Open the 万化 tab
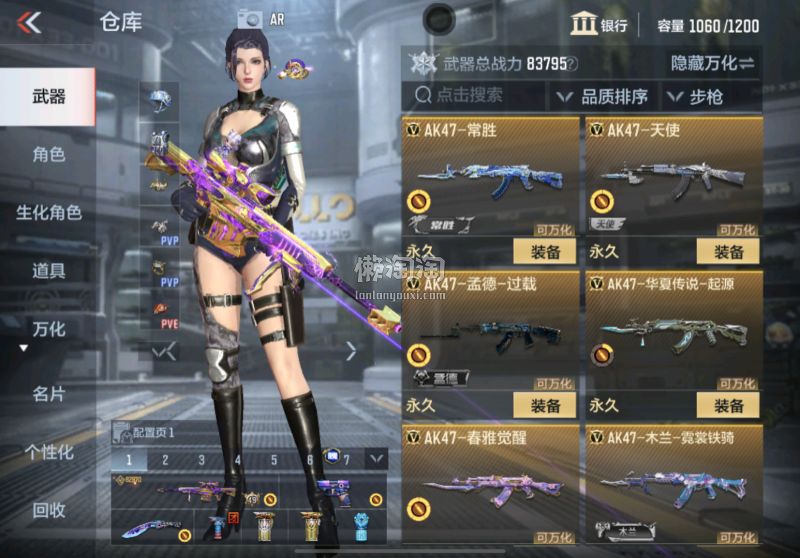Image resolution: width=800 pixels, height=558 pixels. point(48,328)
